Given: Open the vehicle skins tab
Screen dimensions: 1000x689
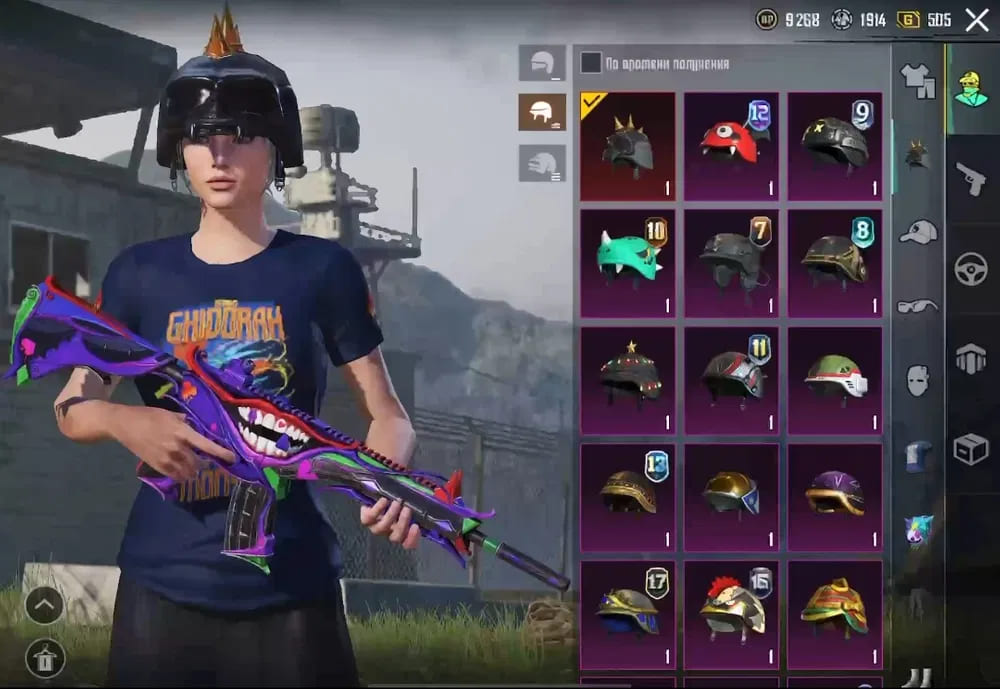Looking at the screenshot, I should pos(971,270).
